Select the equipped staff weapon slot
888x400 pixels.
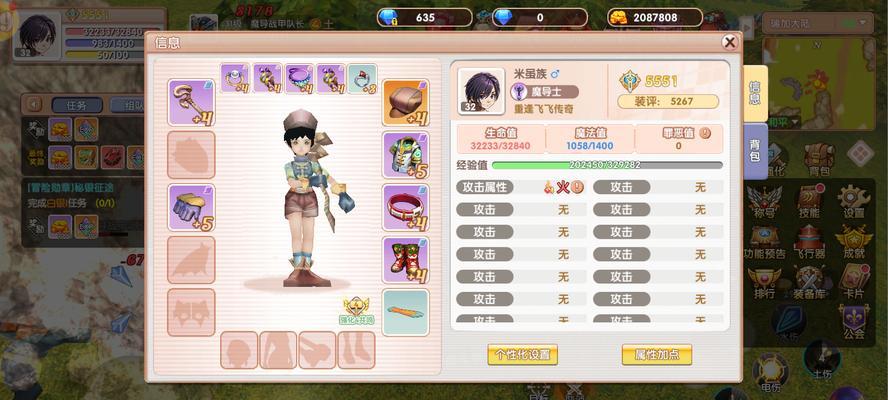pos(191,103)
